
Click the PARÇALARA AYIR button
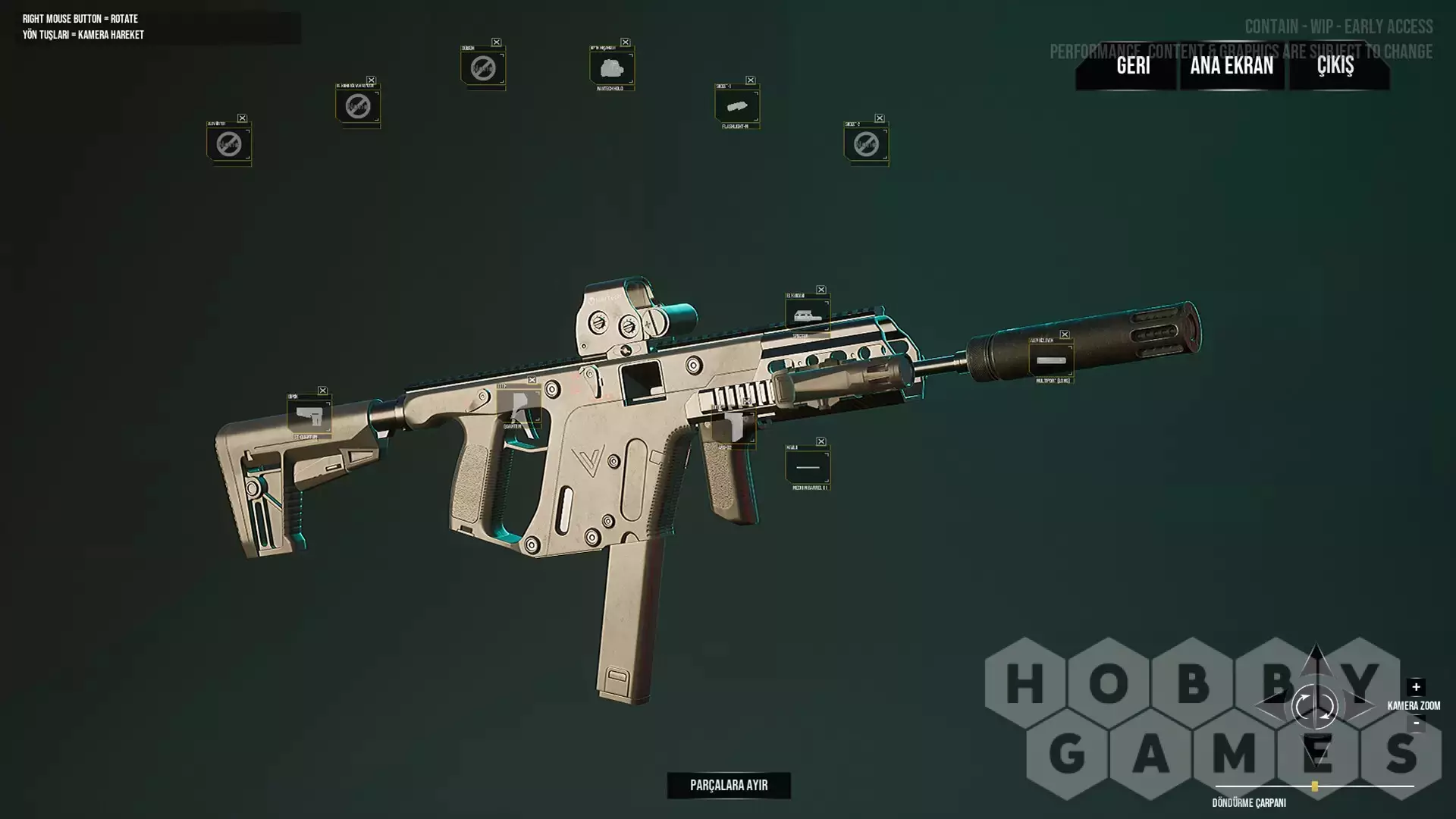(729, 786)
